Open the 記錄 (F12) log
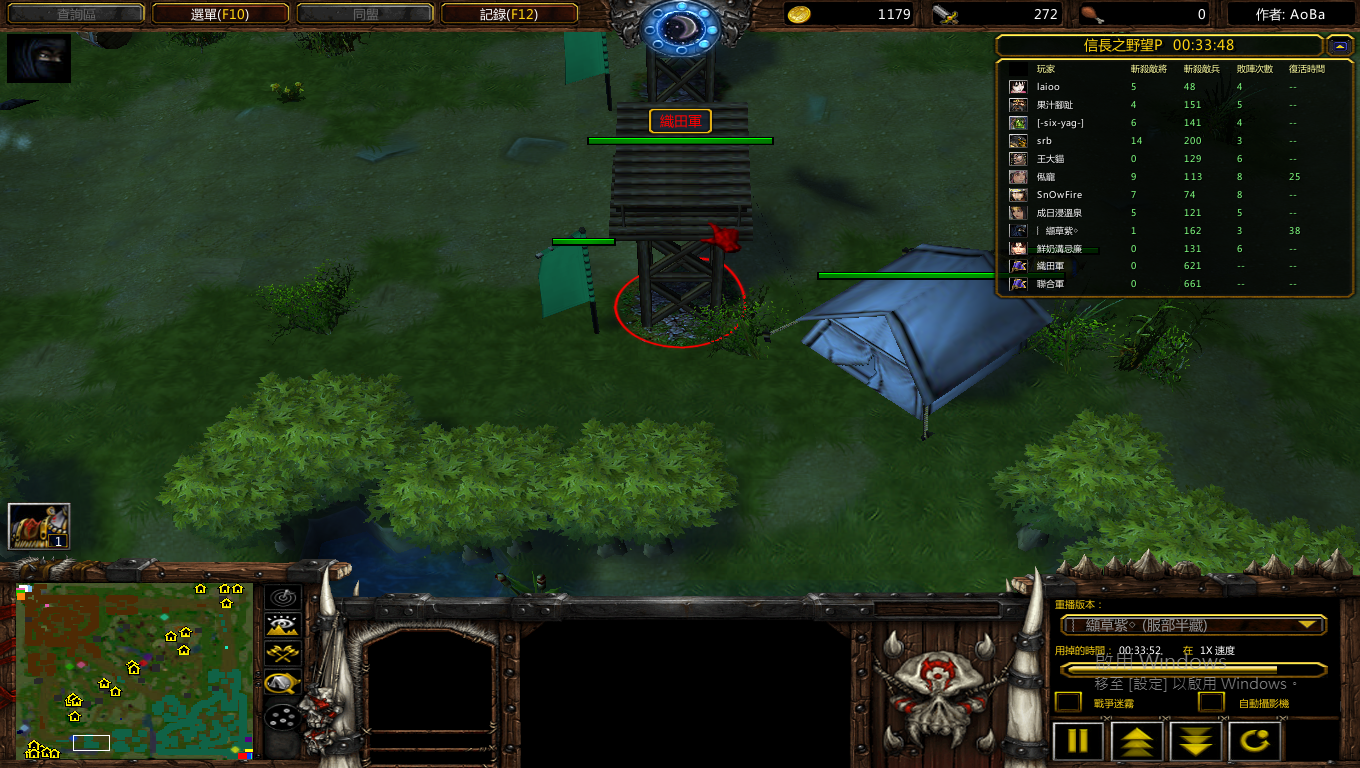This screenshot has width=1360, height=768. click(509, 14)
